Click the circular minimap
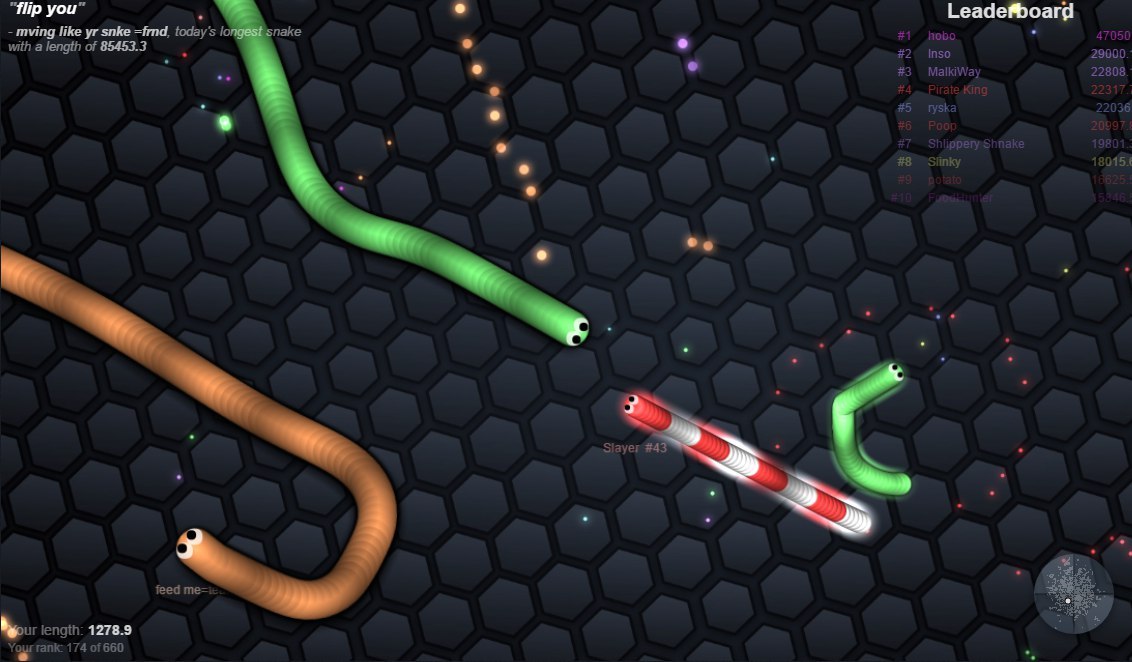Viewport: 1132px width, 662px height. (x=1073, y=594)
